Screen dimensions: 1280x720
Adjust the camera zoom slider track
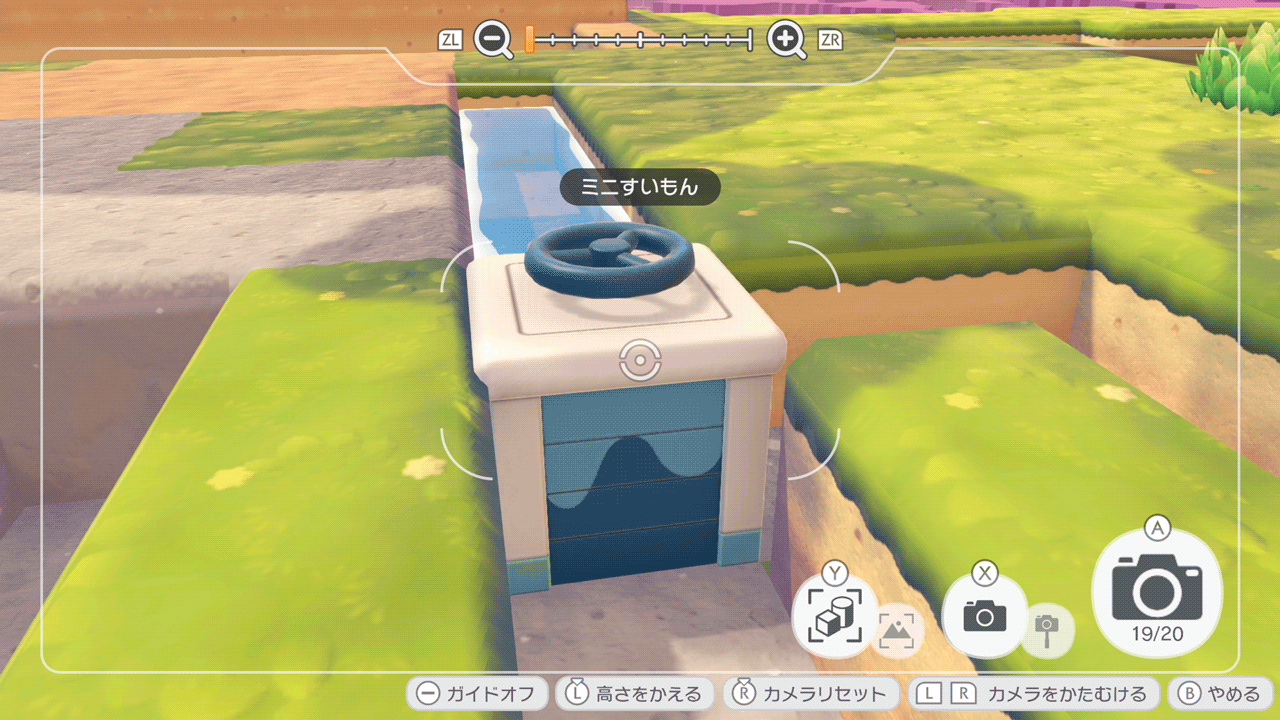coord(640,40)
